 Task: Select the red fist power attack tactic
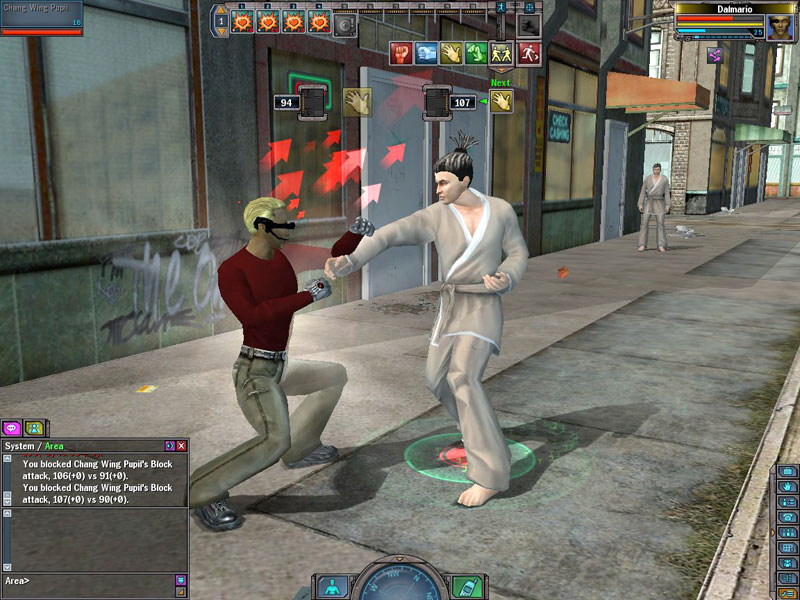click(x=400, y=53)
